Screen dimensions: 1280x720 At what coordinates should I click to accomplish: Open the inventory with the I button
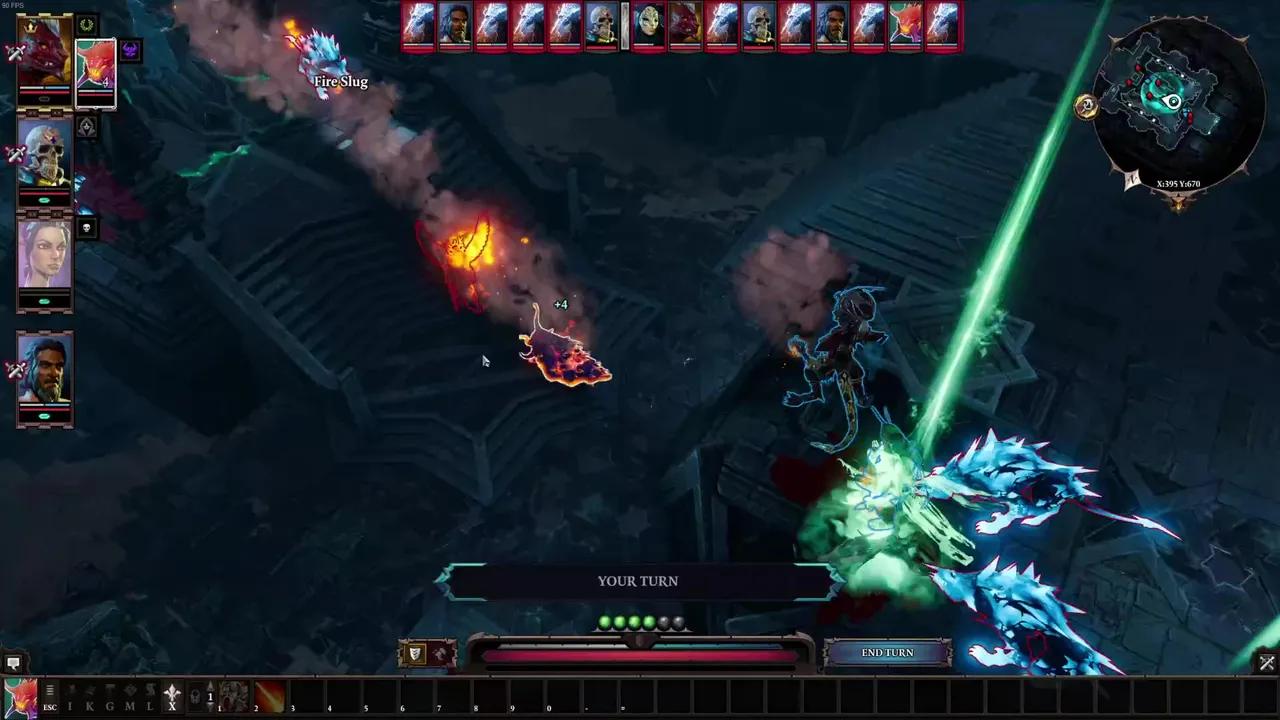69,697
